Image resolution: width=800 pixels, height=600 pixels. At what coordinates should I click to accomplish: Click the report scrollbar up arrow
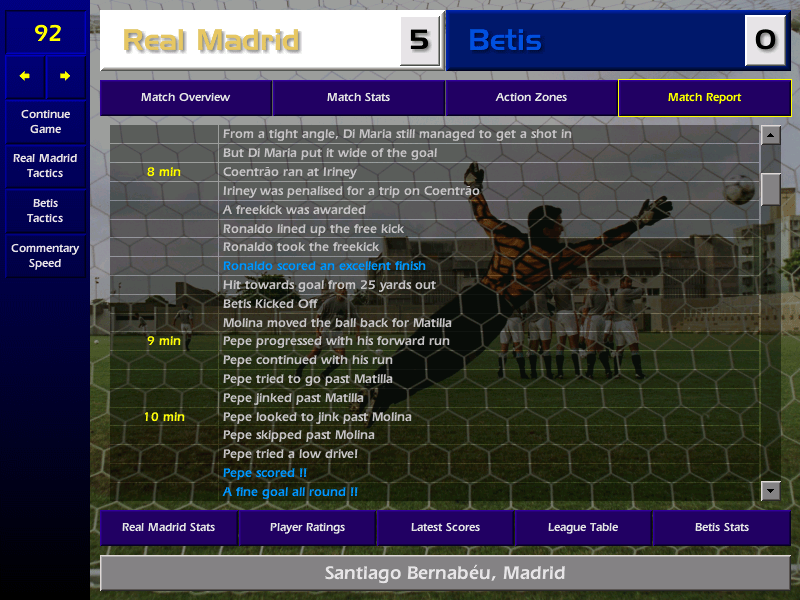pyautogui.click(x=770, y=135)
